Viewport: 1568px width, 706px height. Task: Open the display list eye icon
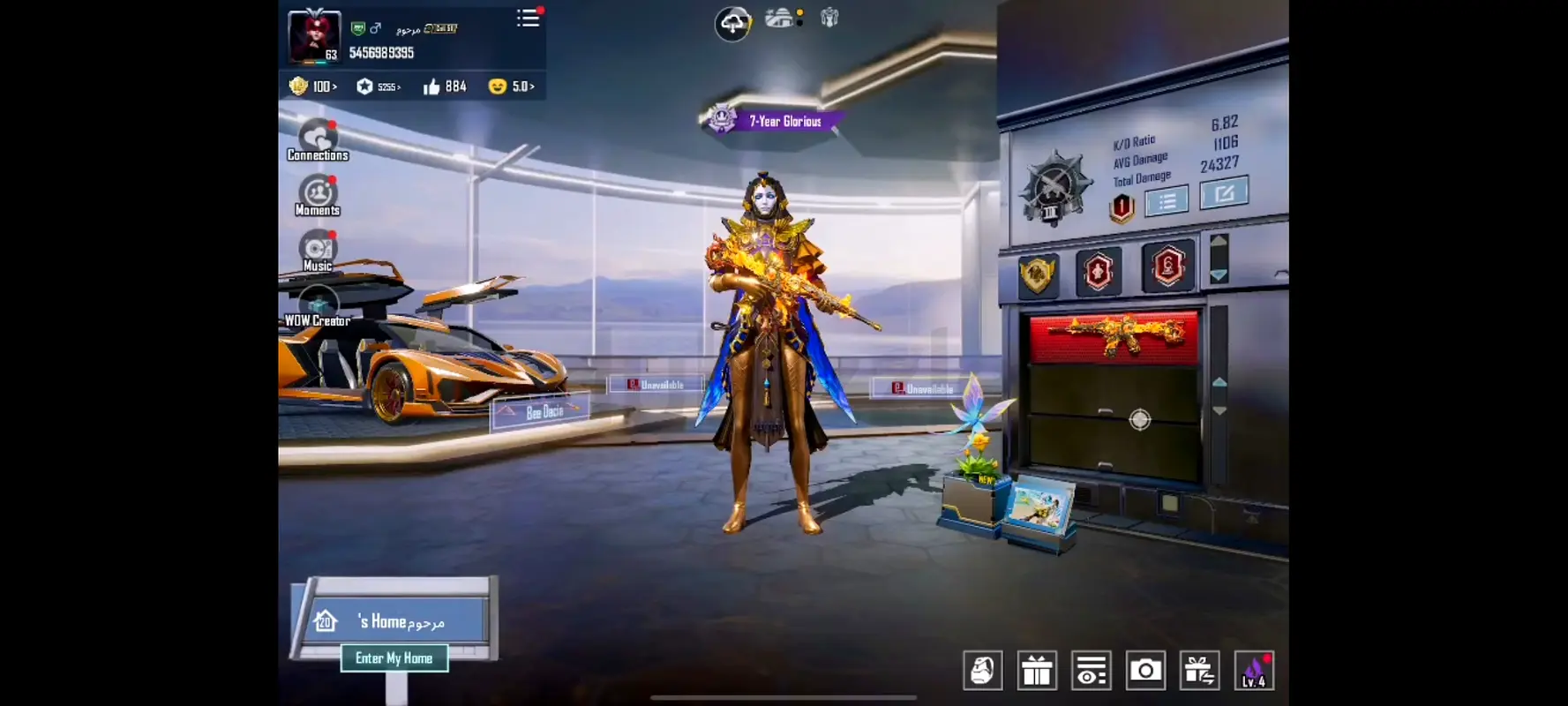(1091, 672)
